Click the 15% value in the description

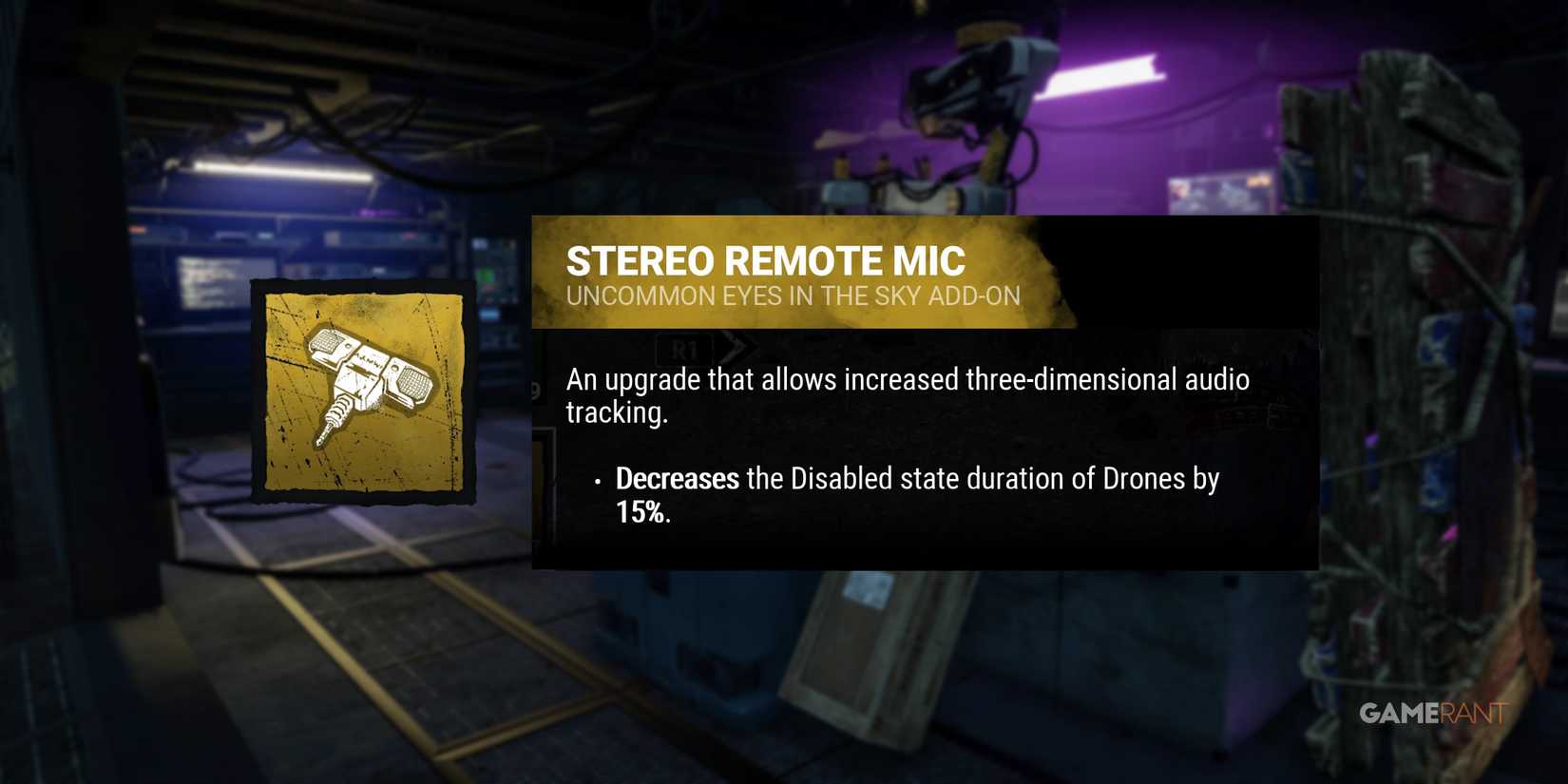click(635, 515)
